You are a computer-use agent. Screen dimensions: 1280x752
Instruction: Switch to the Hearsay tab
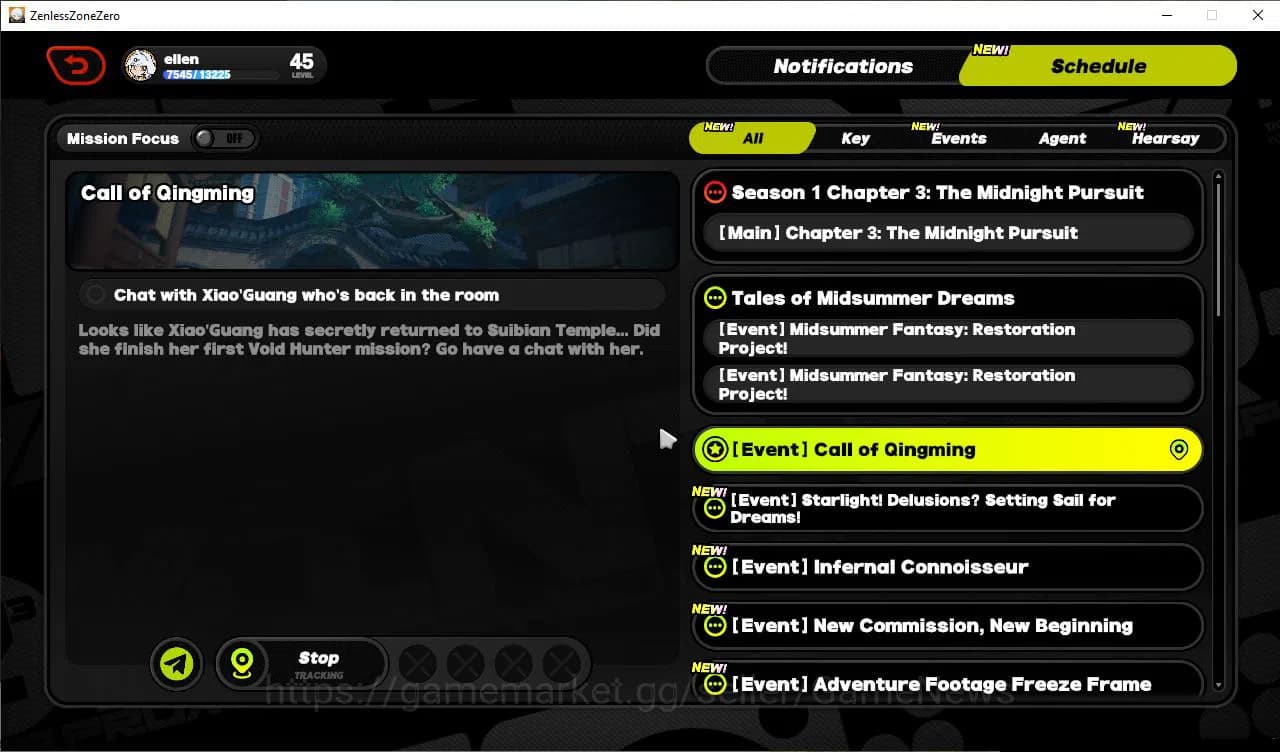point(1165,138)
